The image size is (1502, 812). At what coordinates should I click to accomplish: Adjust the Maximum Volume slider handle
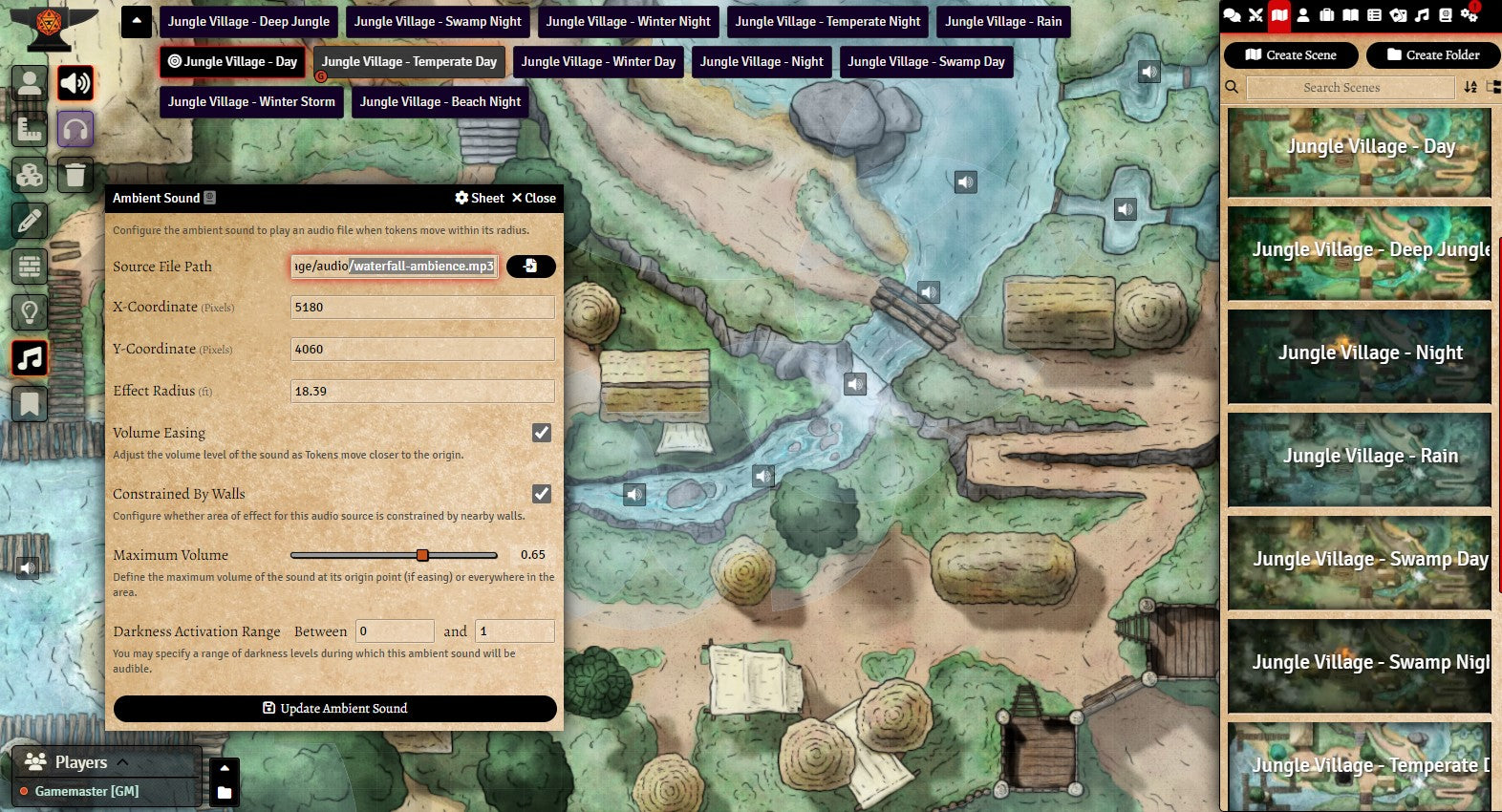point(422,555)
